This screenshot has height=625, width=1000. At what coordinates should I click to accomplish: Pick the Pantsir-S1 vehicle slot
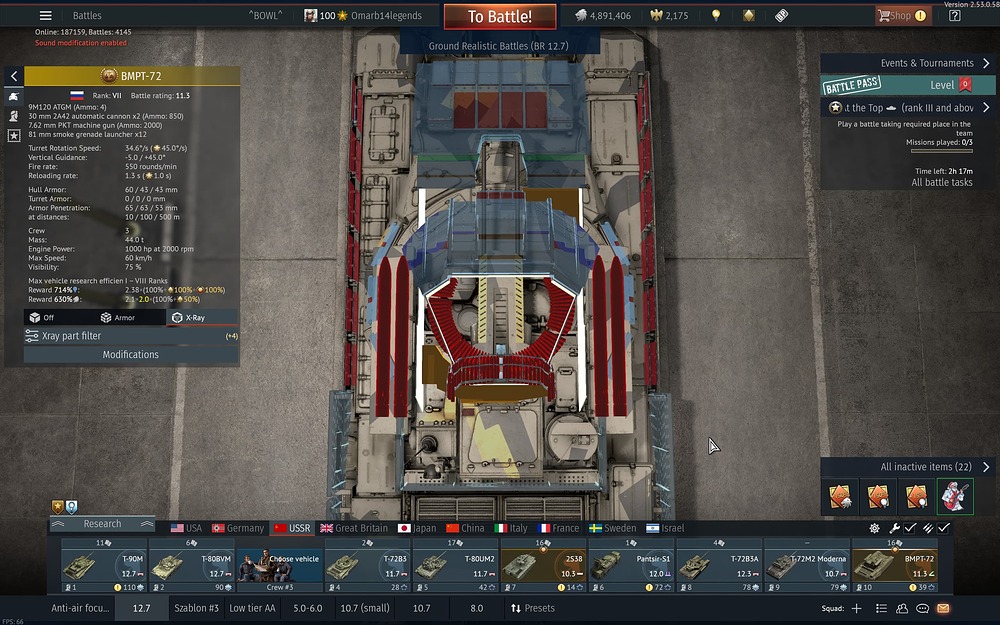(x=631, y=565)
